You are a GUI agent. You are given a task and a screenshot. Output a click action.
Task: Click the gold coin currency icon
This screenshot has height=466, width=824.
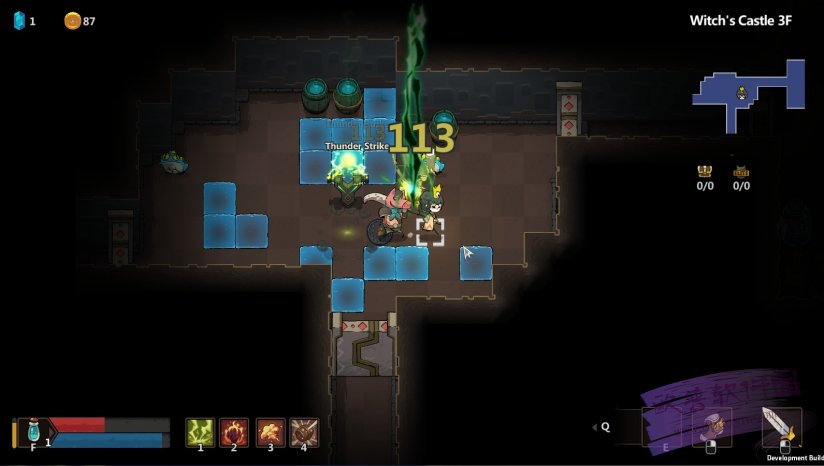click(72, 20)
